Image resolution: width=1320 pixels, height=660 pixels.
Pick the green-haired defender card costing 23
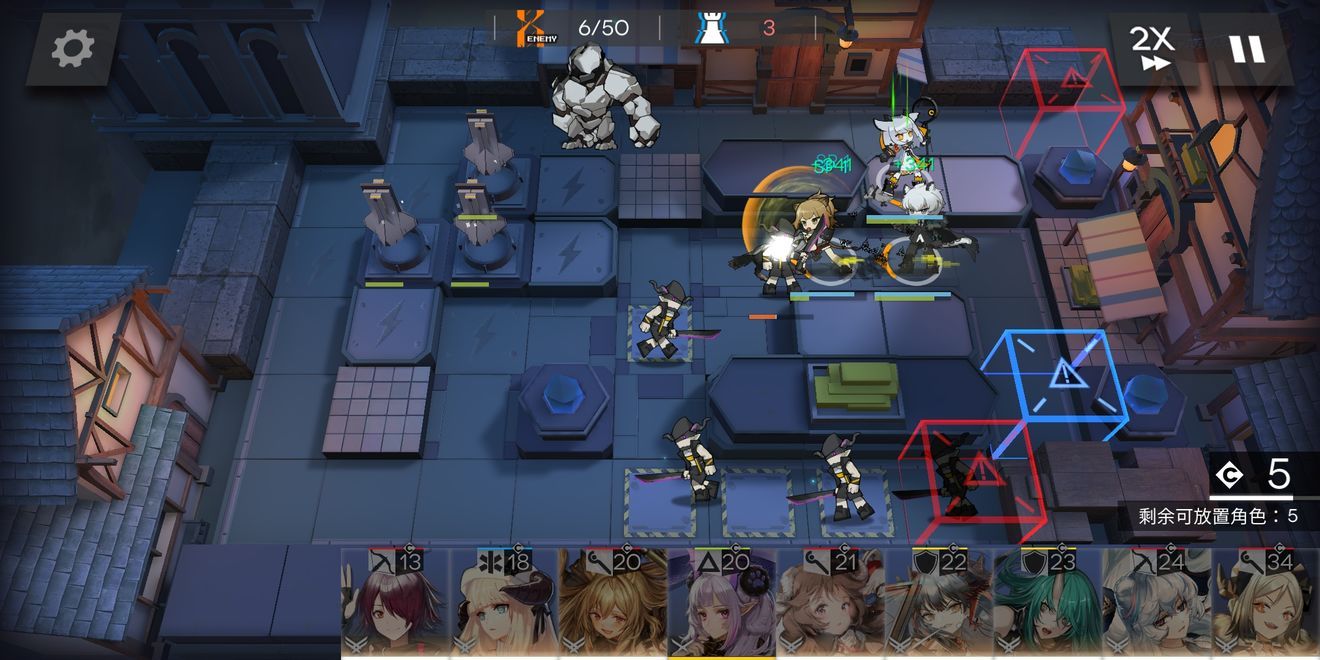(1048, 602)
